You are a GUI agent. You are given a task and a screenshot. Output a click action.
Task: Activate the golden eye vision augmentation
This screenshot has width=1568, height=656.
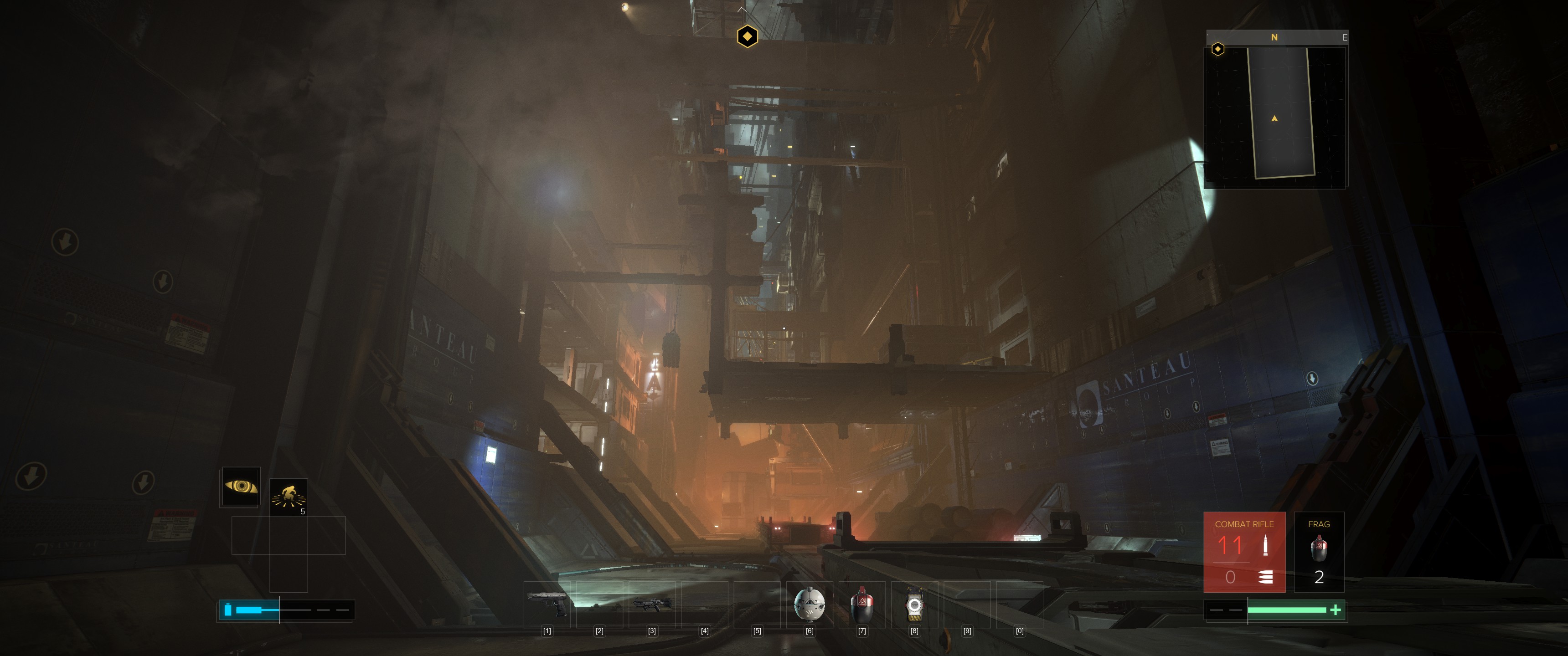click(241, 486)
